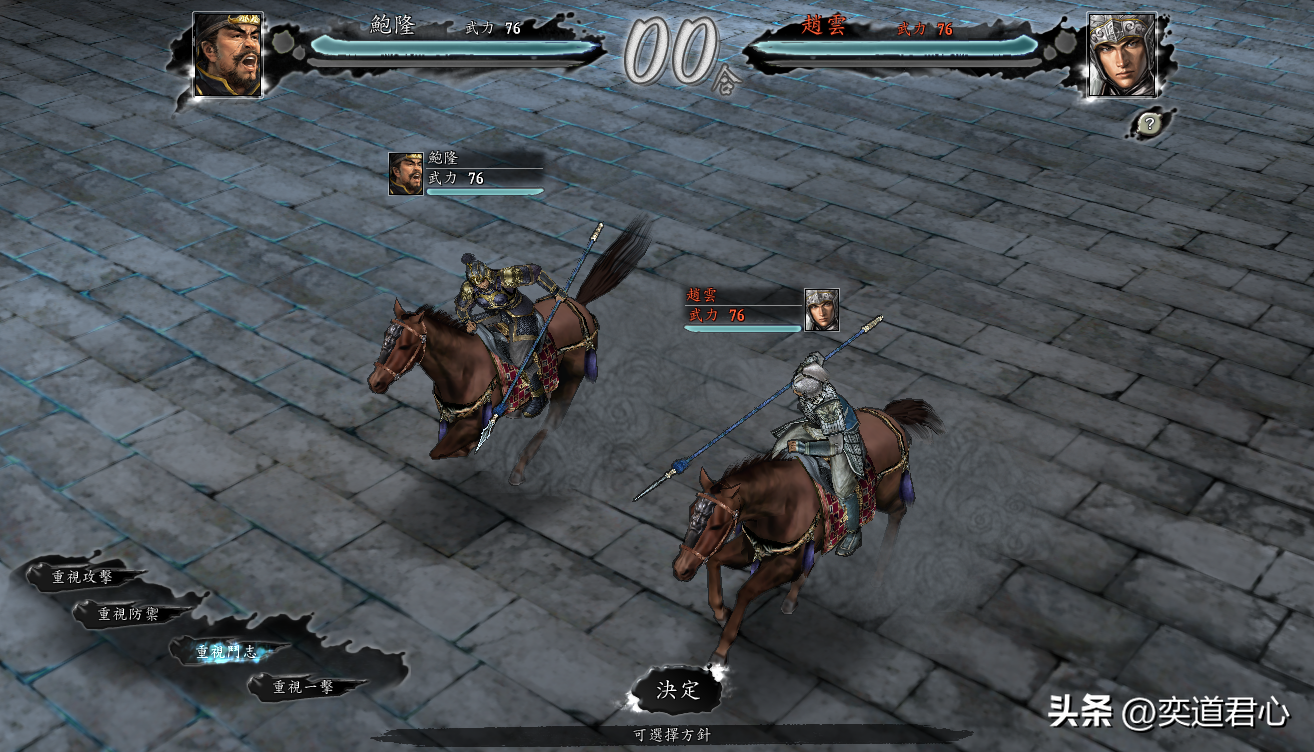Confirm with the 決定 button
The width and height of the screenshot is (1314, 752).
(677, 689)
